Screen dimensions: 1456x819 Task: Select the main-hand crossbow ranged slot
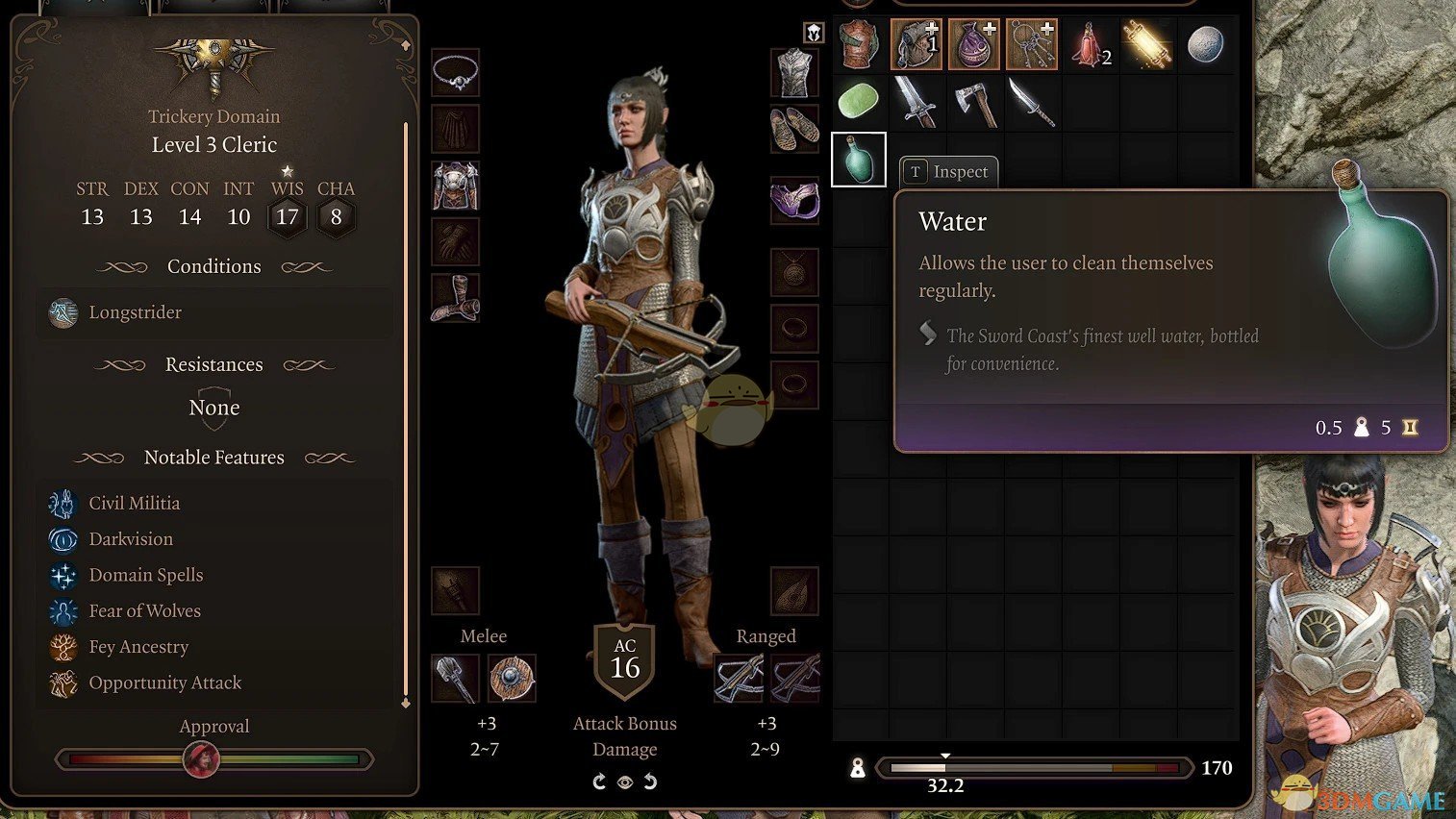[739, 679]
